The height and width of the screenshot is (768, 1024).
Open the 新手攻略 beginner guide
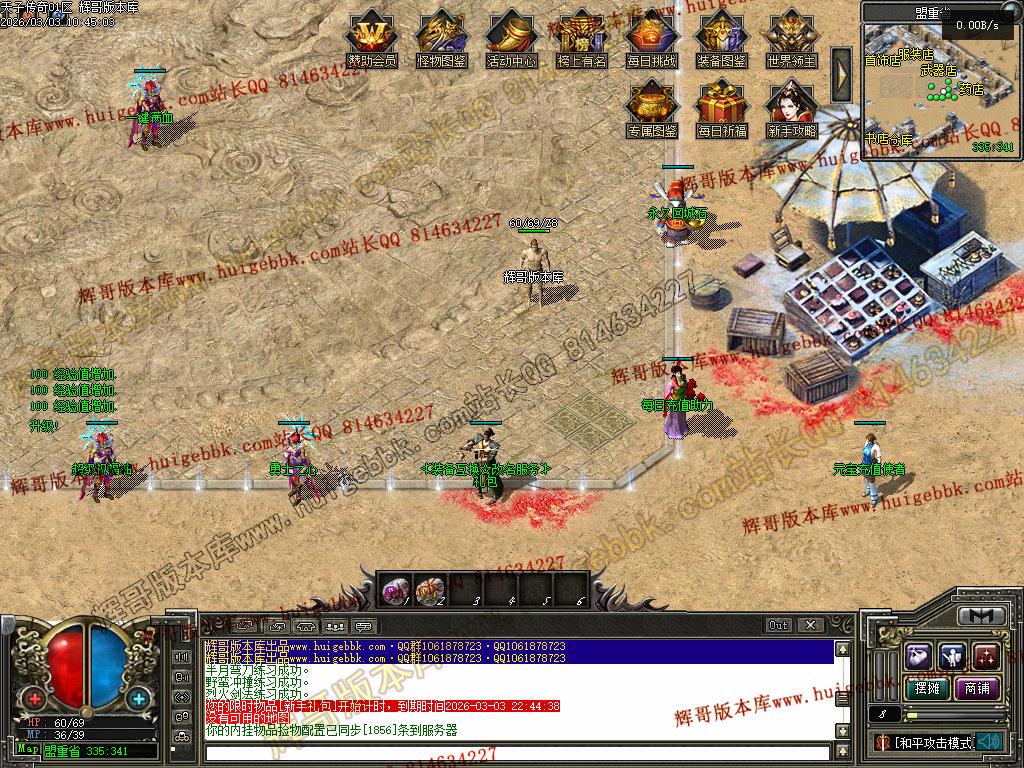point(791,107)
